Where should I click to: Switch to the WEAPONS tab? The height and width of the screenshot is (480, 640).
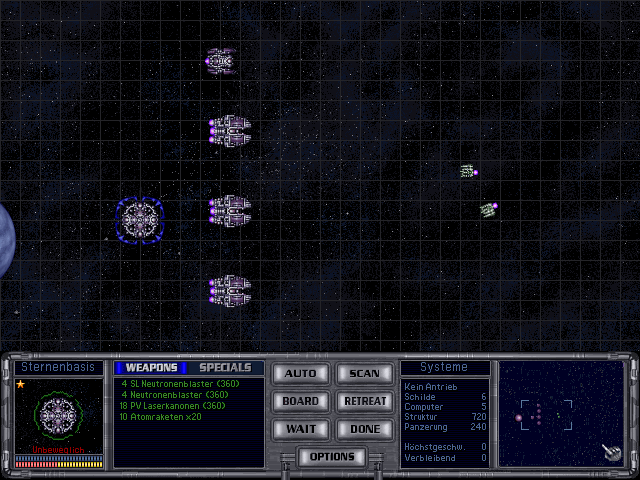(x=151, y=367)
